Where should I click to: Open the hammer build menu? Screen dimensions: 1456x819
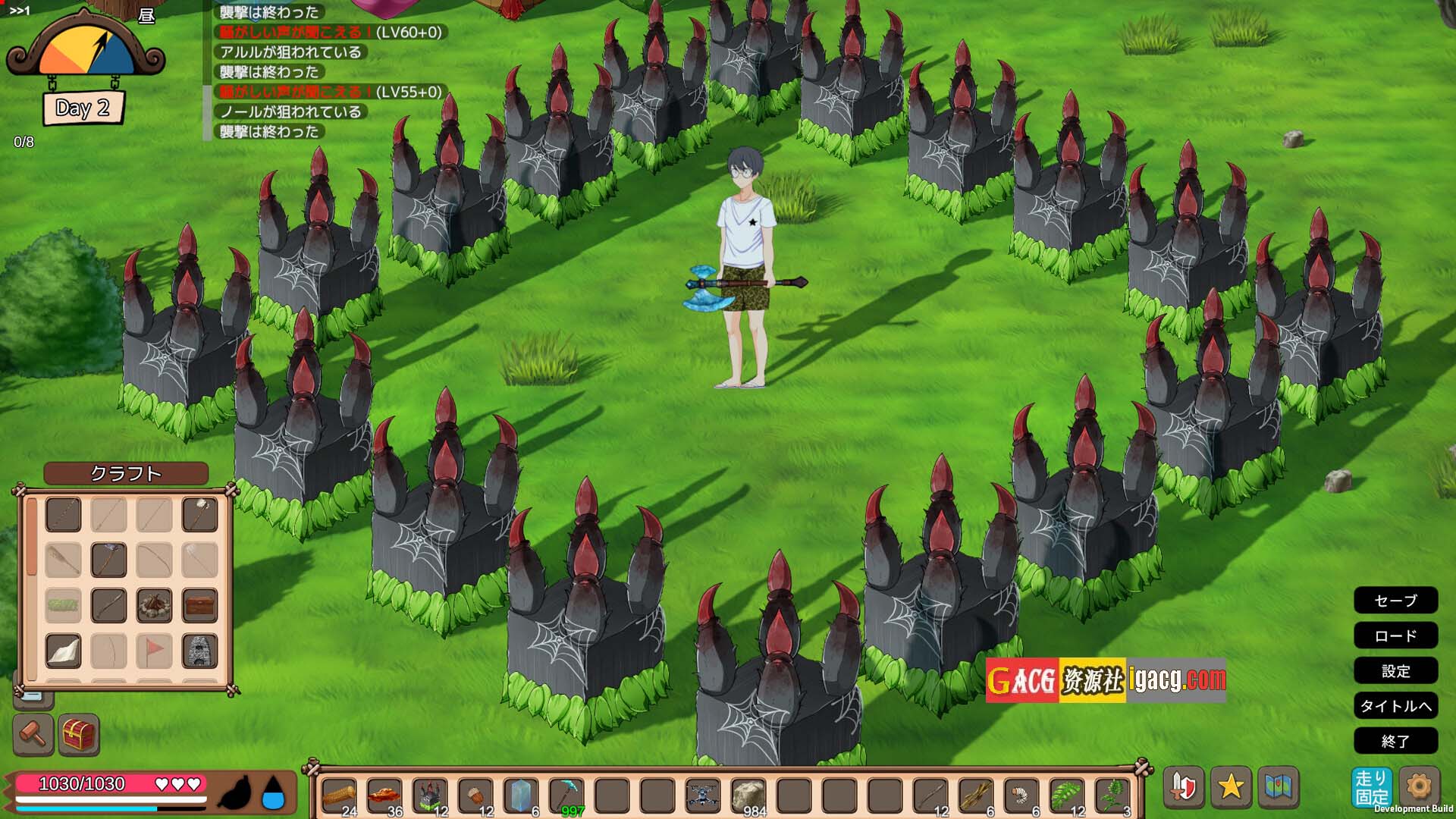coord(33,734)
